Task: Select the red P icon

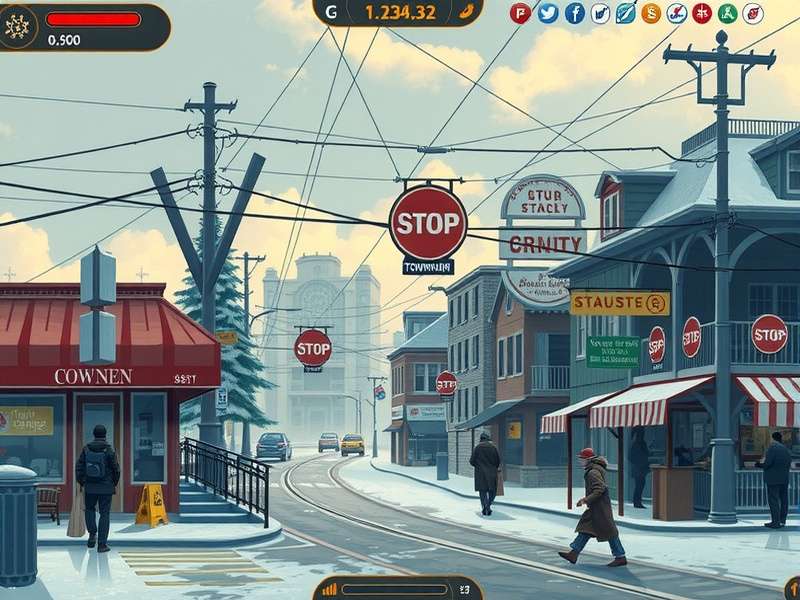Action: 520,13
